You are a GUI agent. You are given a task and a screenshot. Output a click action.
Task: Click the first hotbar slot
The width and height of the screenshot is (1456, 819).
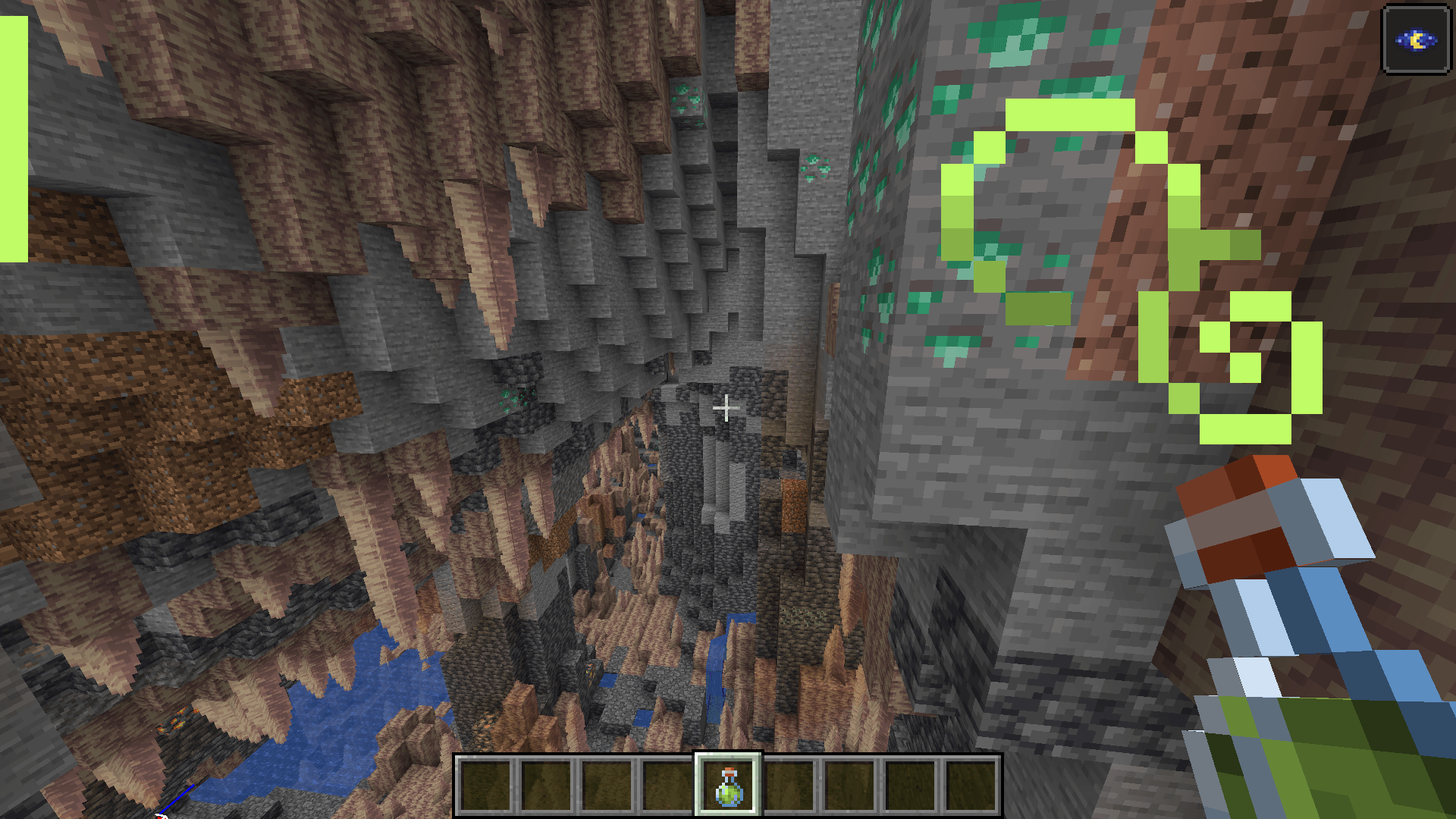click(x=485, y=789)
